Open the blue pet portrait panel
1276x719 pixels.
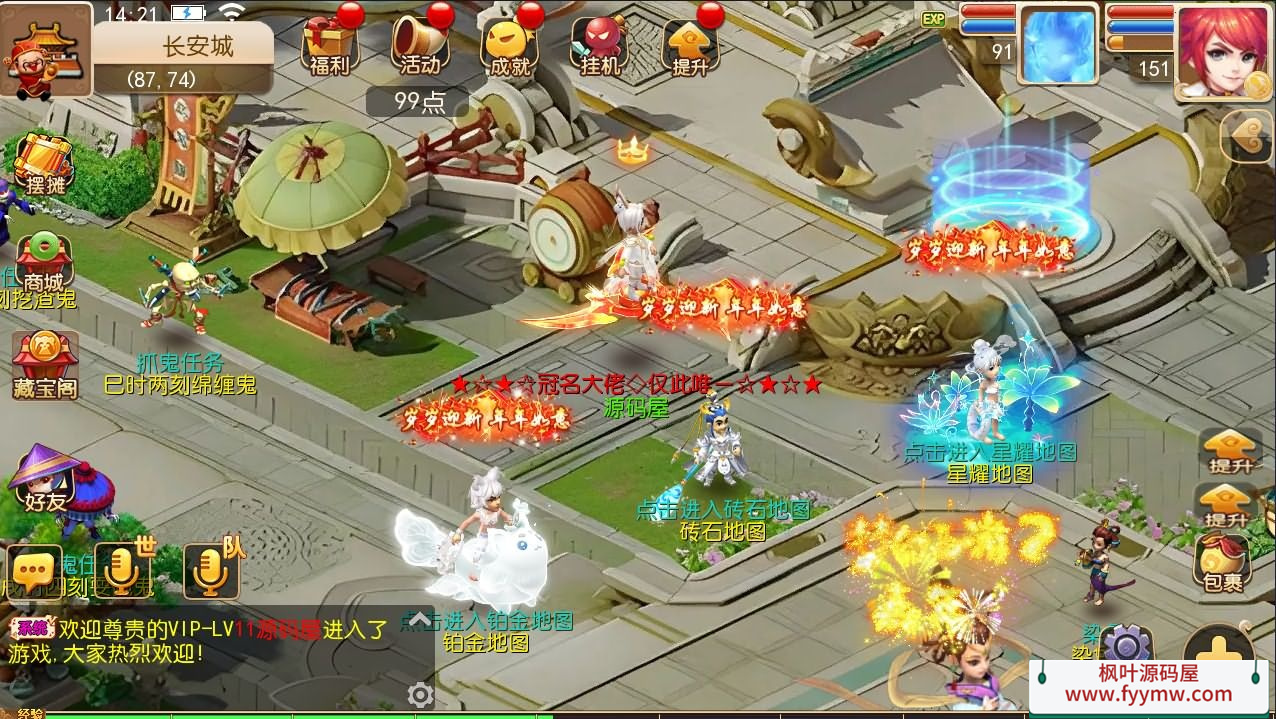pos(1057,44)
